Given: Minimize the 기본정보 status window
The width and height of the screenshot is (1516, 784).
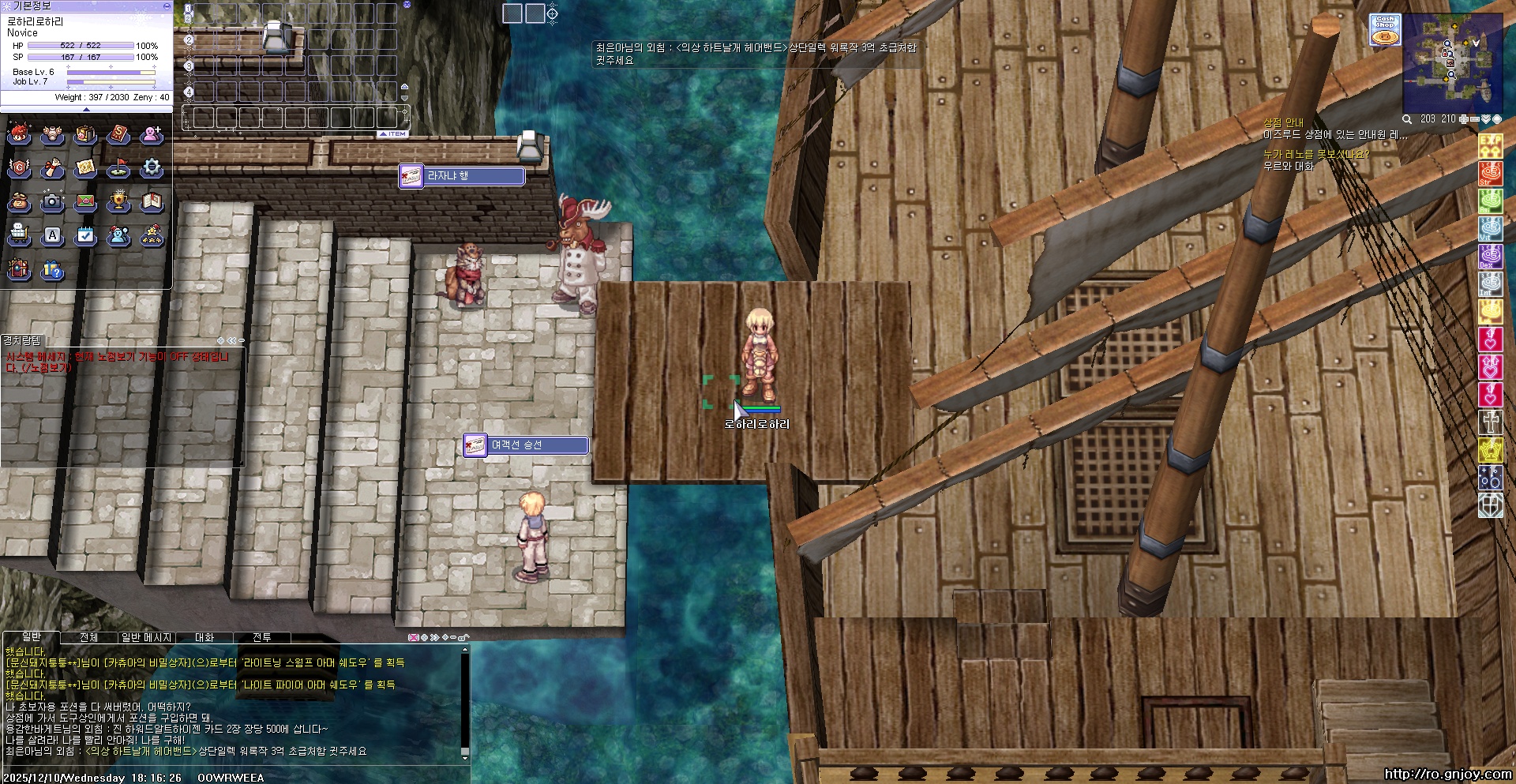Looking at the screenshot, I should [167, 6].
